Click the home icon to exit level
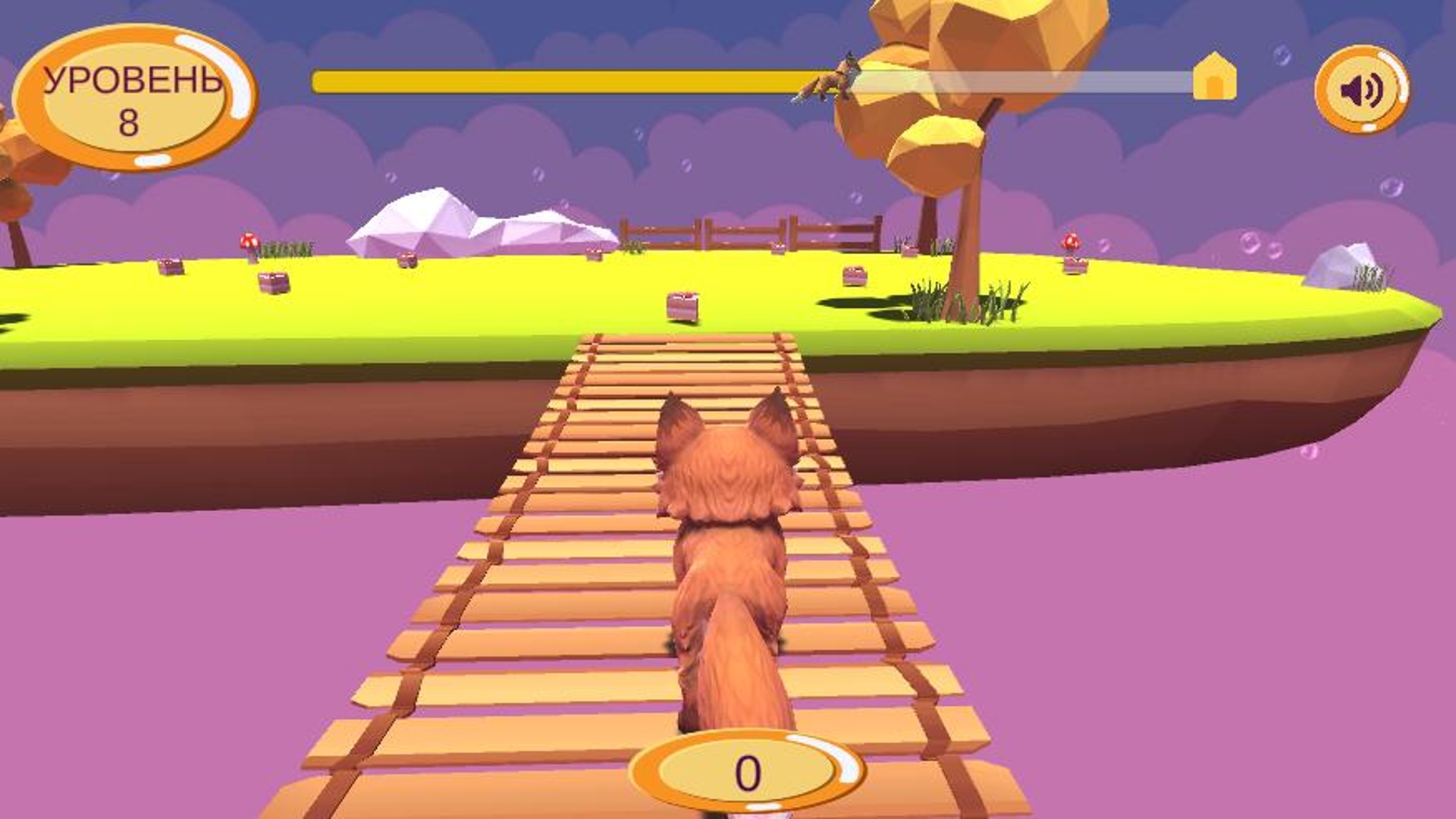 coord(1214,76)
